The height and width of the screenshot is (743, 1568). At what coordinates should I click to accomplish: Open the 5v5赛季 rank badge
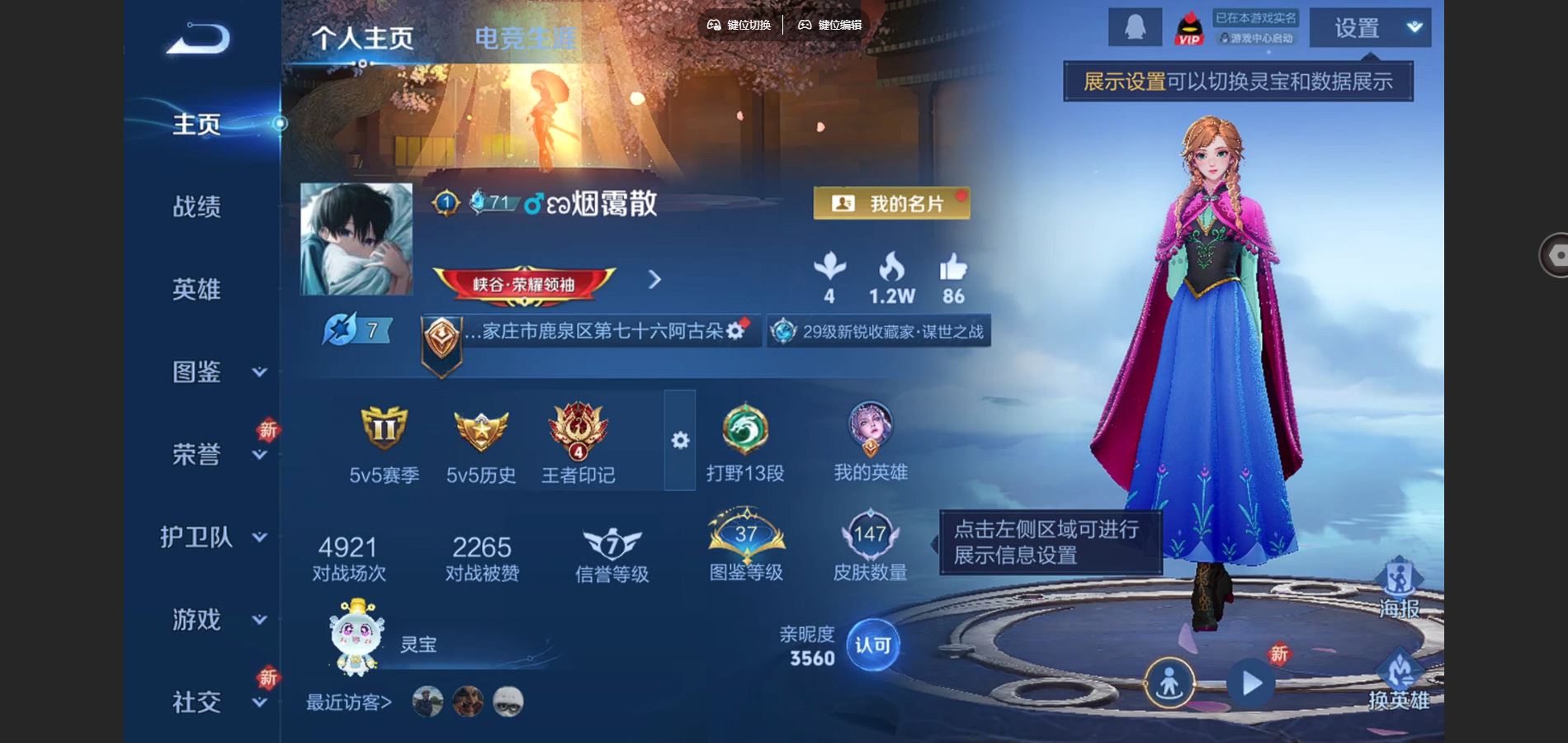click(384, 429)
